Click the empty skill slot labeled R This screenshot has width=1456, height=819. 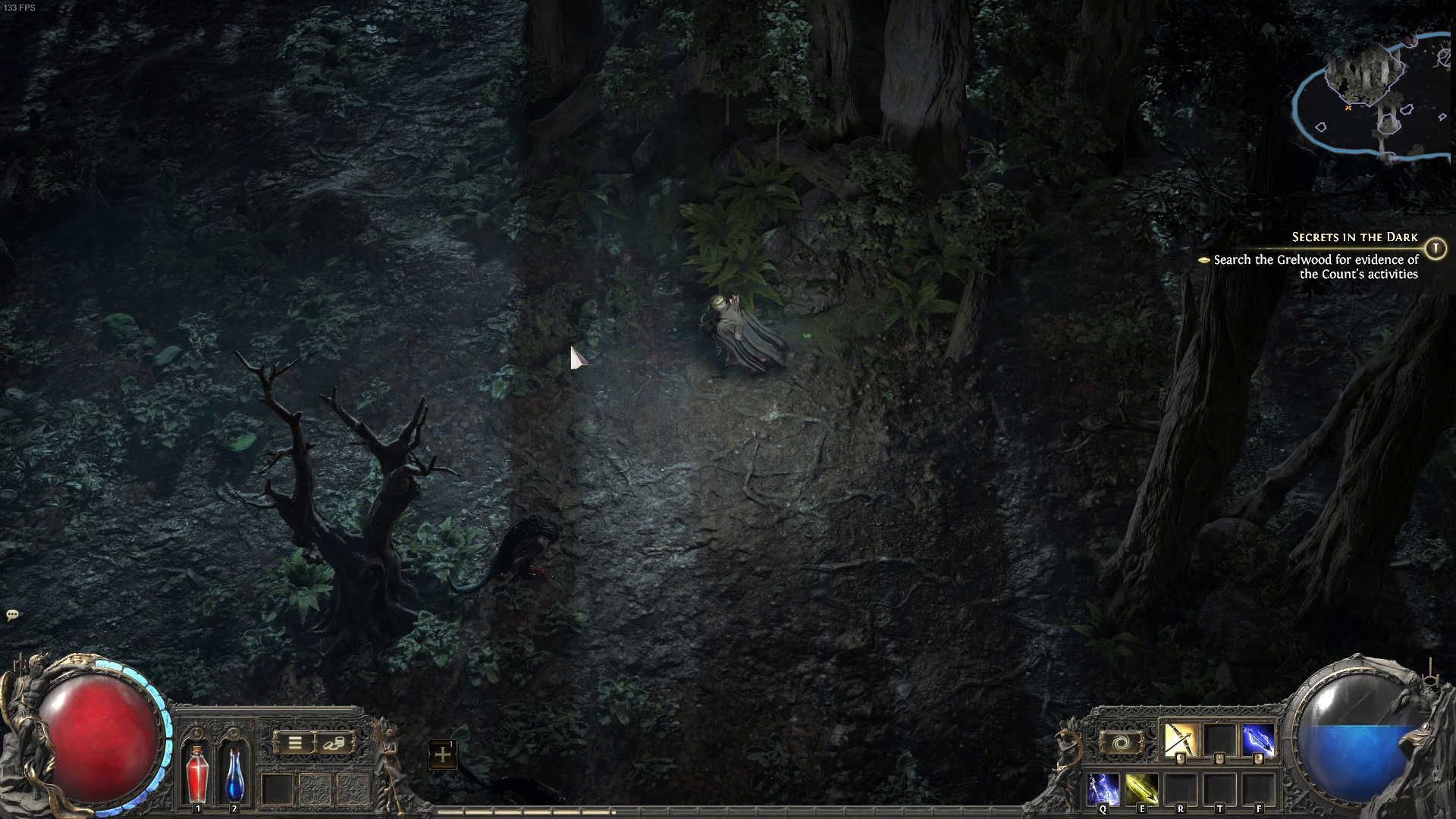click(x=1181, y=789)
